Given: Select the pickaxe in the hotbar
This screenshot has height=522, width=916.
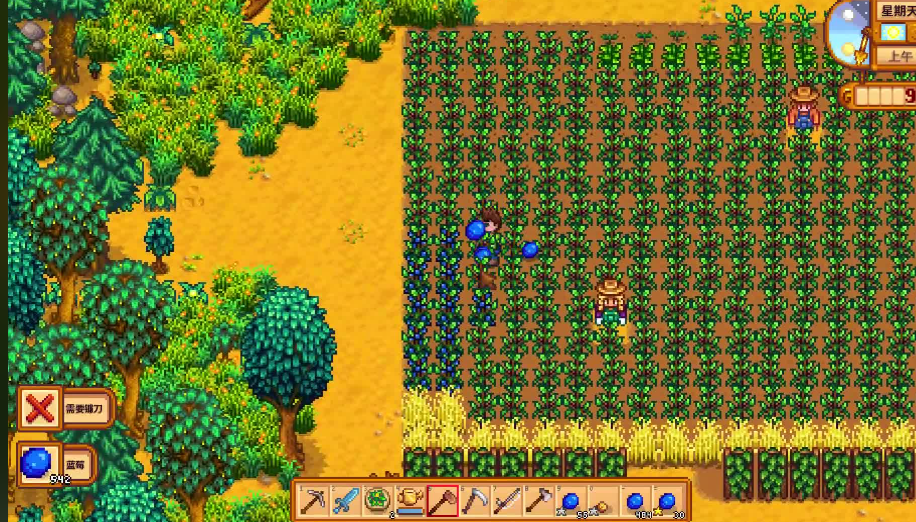Looking at the screenshot, I should pos(315,499).
